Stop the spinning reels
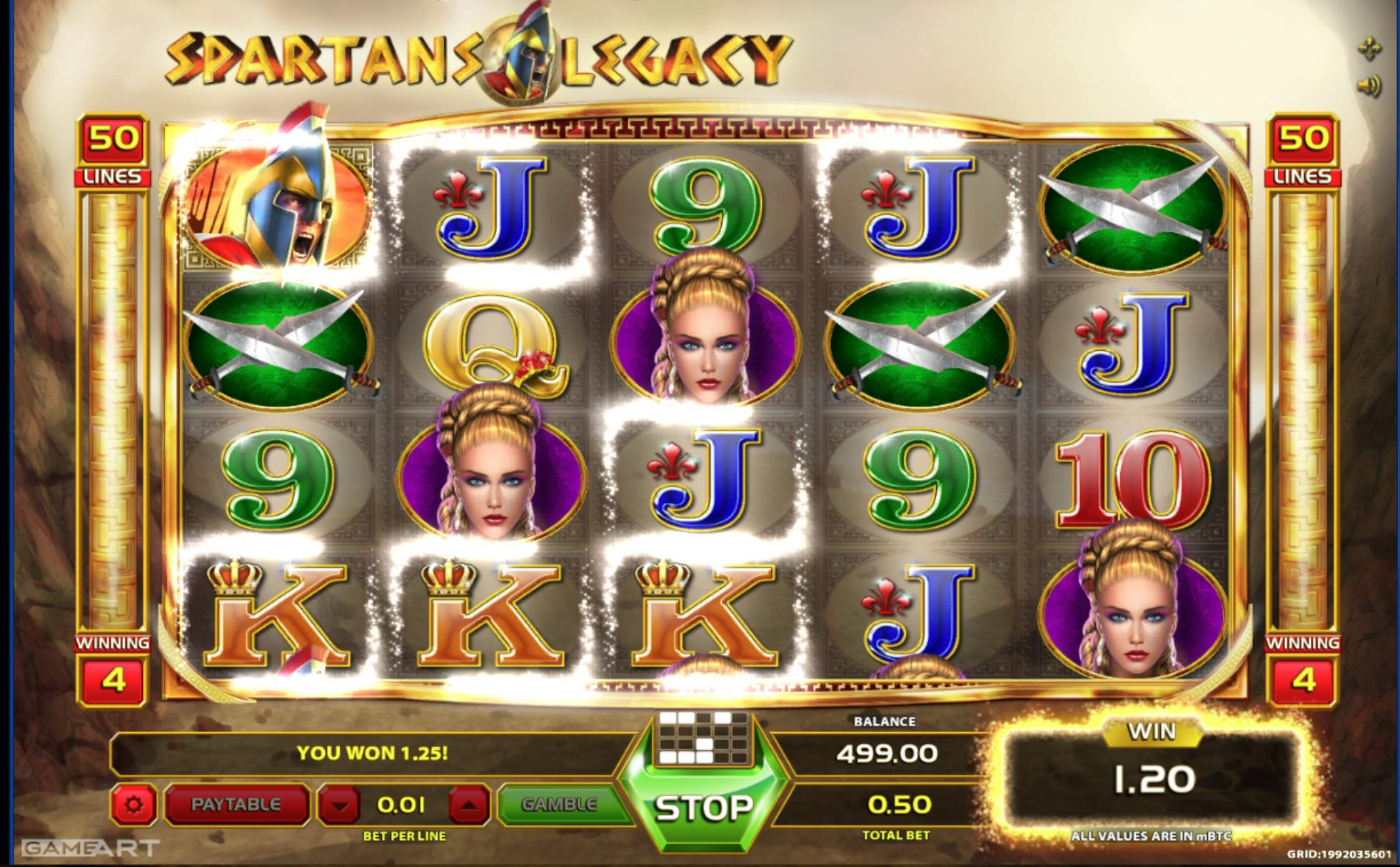1400x867 pixels. tap(704, 806)
